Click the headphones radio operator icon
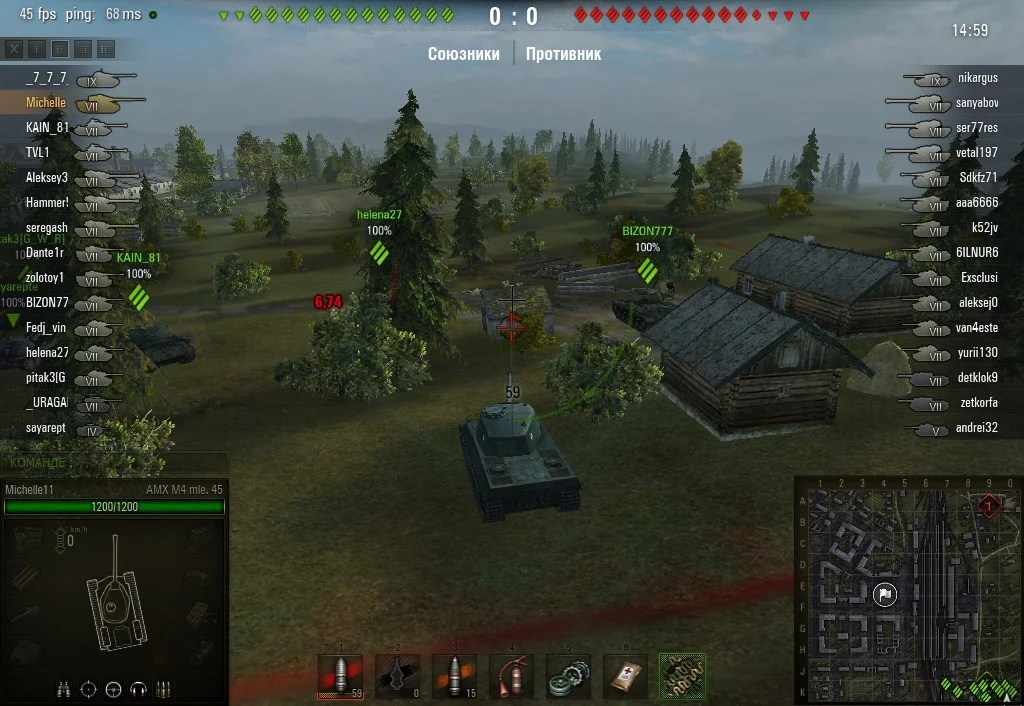Viewport: 1024px width, 706px height. (138, 689)
